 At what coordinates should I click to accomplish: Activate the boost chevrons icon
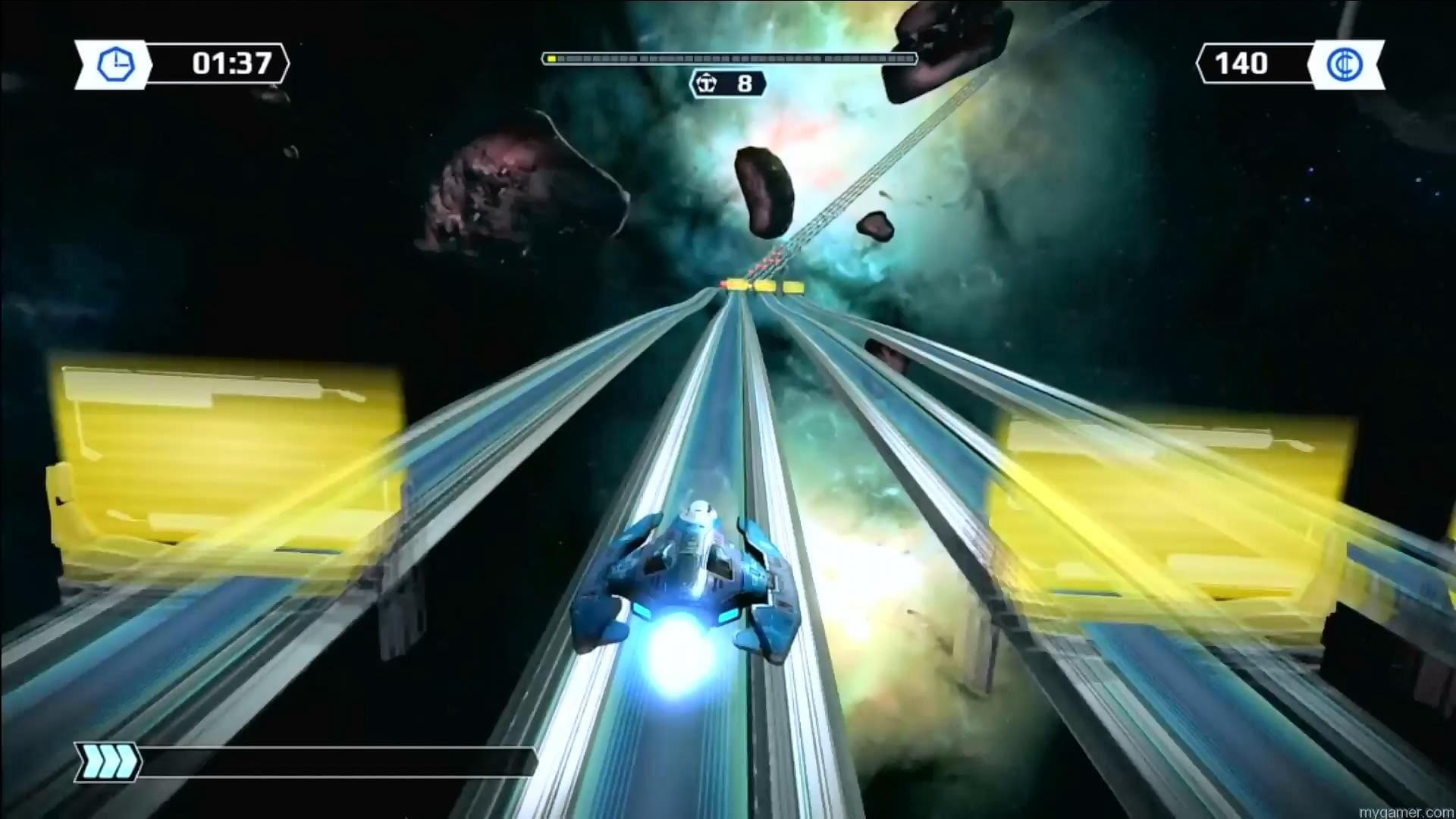coord(108,762)
